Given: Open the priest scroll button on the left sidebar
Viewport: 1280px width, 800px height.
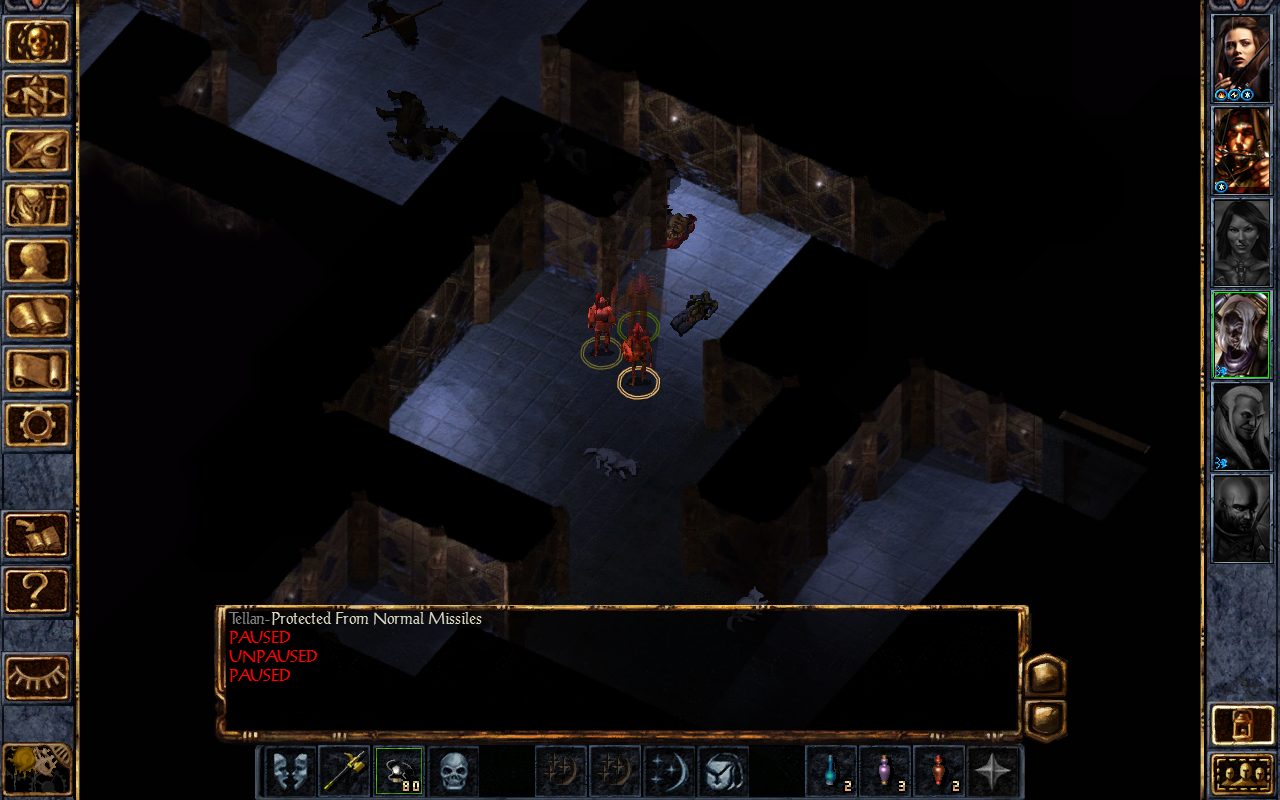Looking at the screenshot, I should point(38,370).
